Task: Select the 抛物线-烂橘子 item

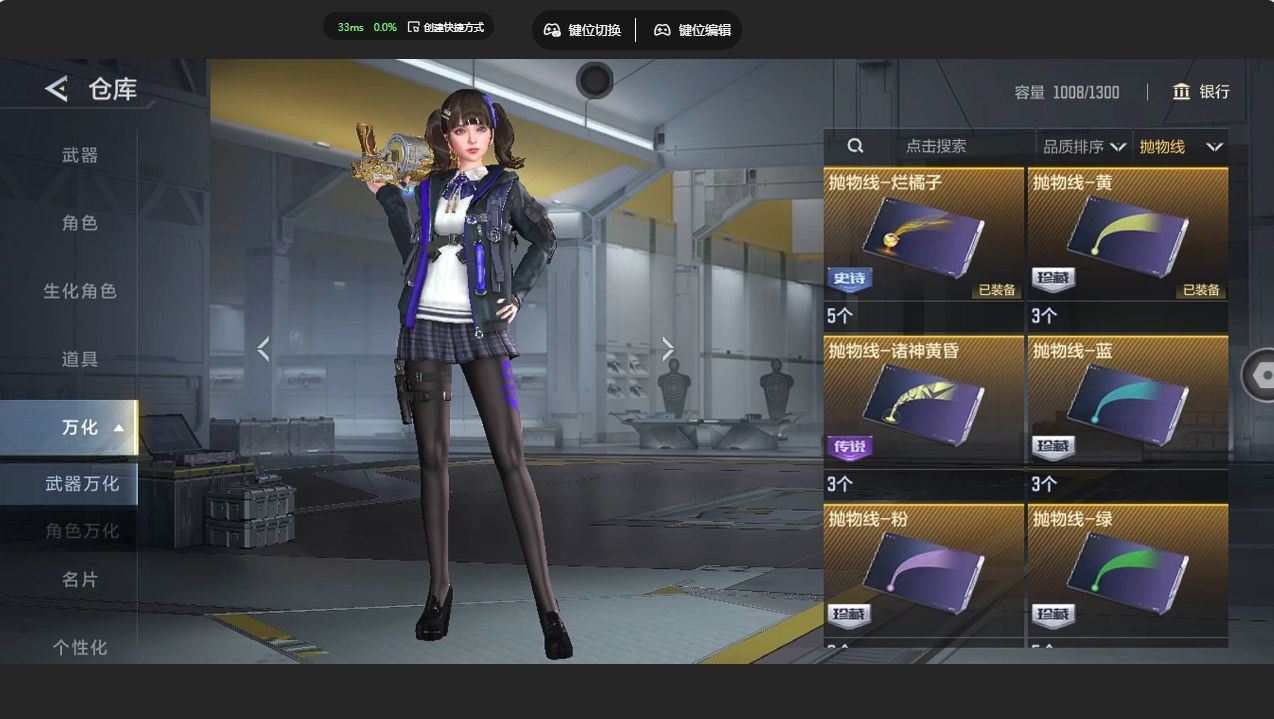Action: click(x=923, y=236)
